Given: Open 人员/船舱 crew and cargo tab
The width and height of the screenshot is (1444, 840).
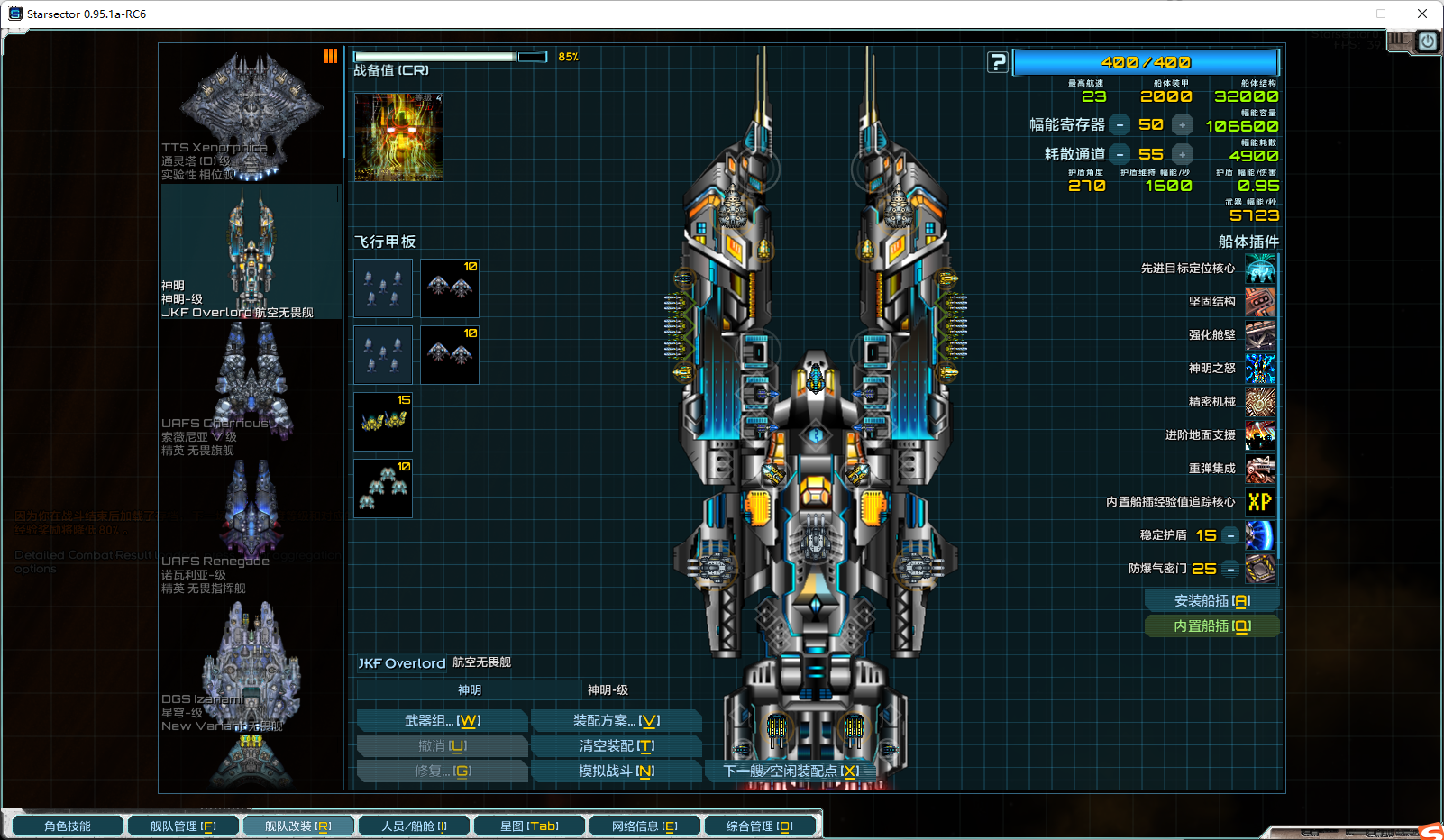Looking at the screenshot, I should coord(414,826).
